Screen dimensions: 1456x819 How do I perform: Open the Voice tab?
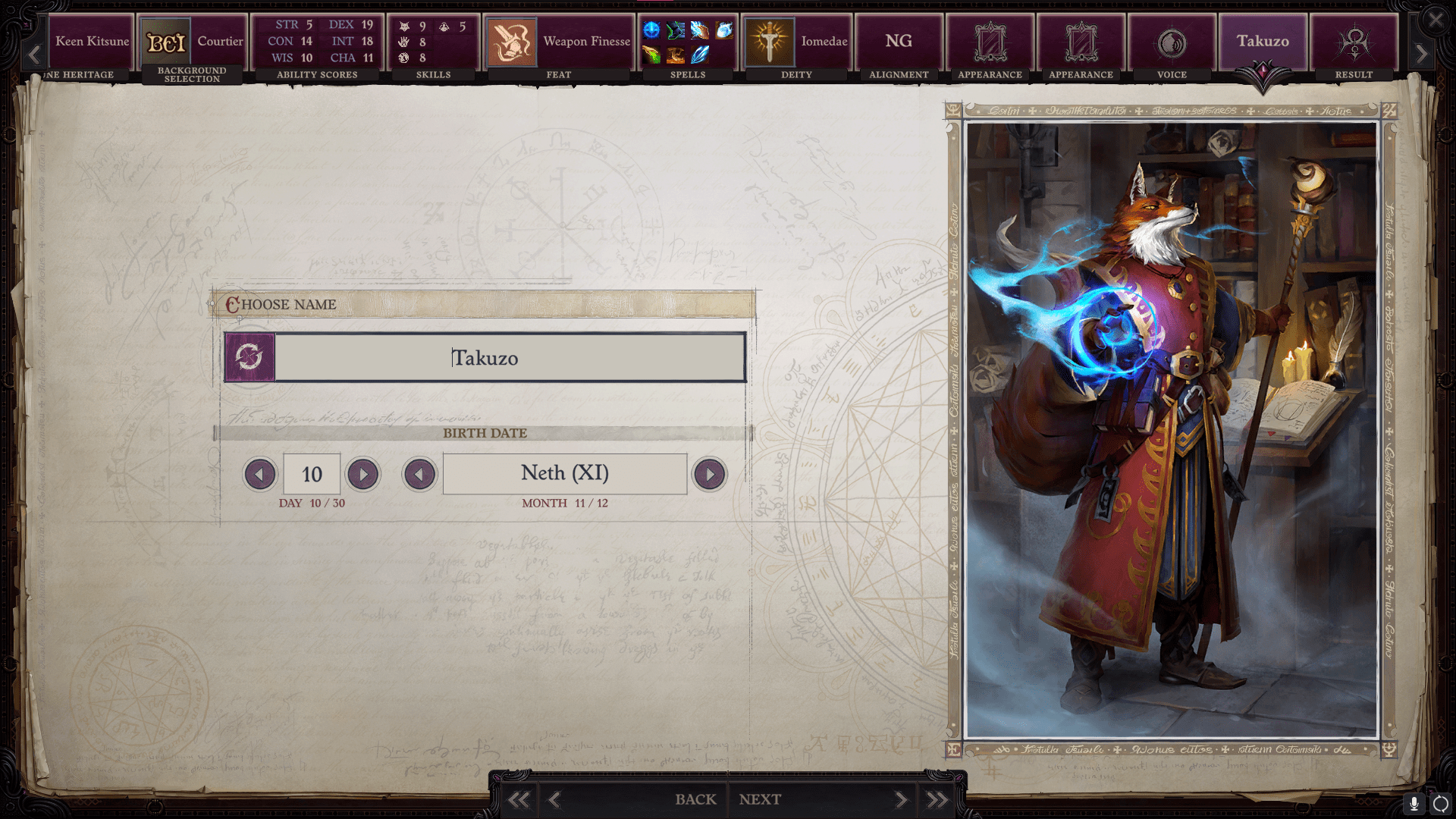pyautogui.click(x=1172, y=45)
